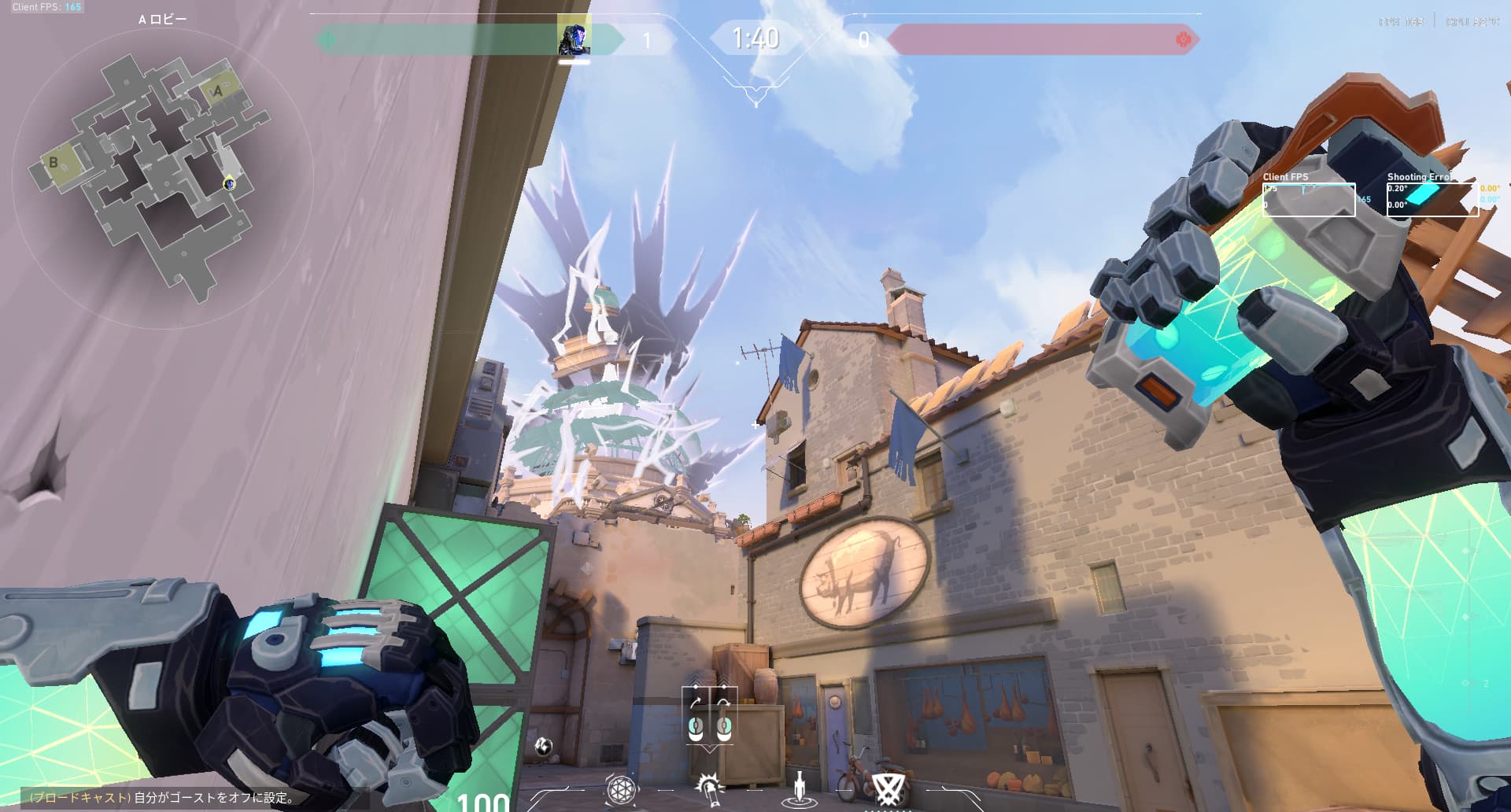Screen dimensions: 1511x812
Task: Activate the NULL/cmd ultimate ability icon
Action: coord(889,788)
